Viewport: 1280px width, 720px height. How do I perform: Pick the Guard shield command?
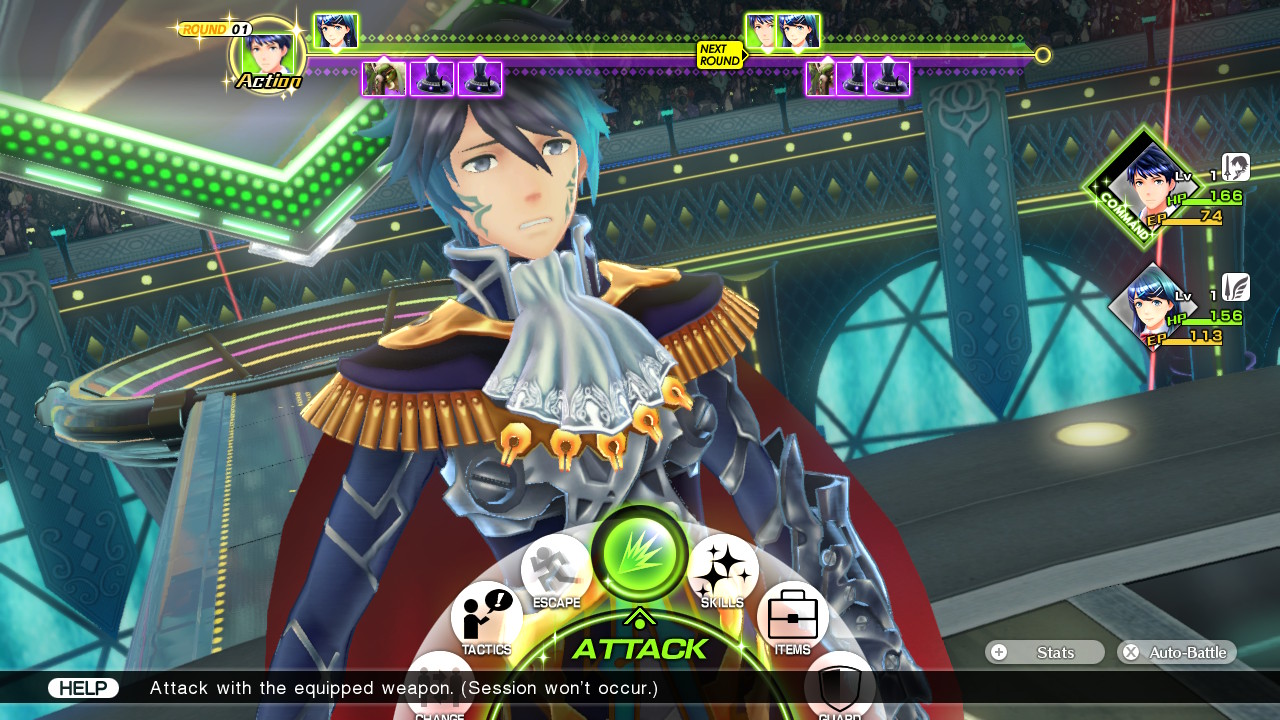click(x=839, y=687)
